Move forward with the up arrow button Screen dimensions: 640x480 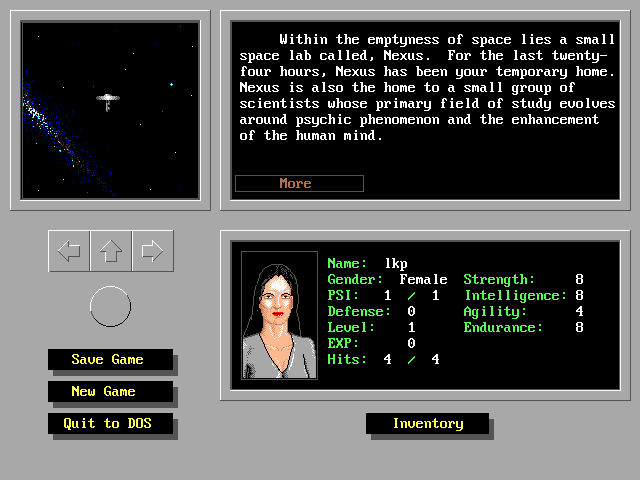(111, 251)
